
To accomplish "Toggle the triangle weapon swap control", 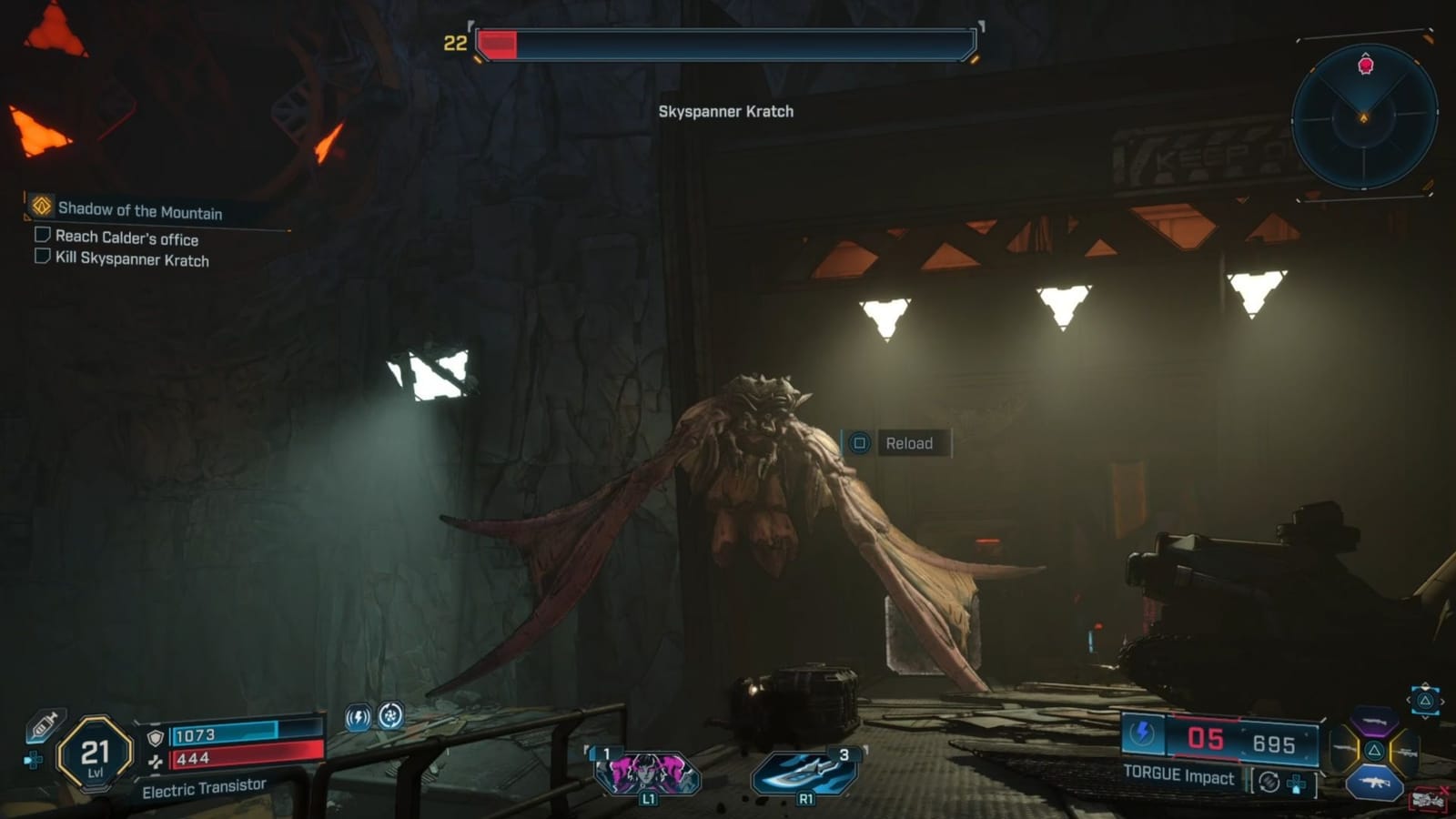I will [1426, 700].
